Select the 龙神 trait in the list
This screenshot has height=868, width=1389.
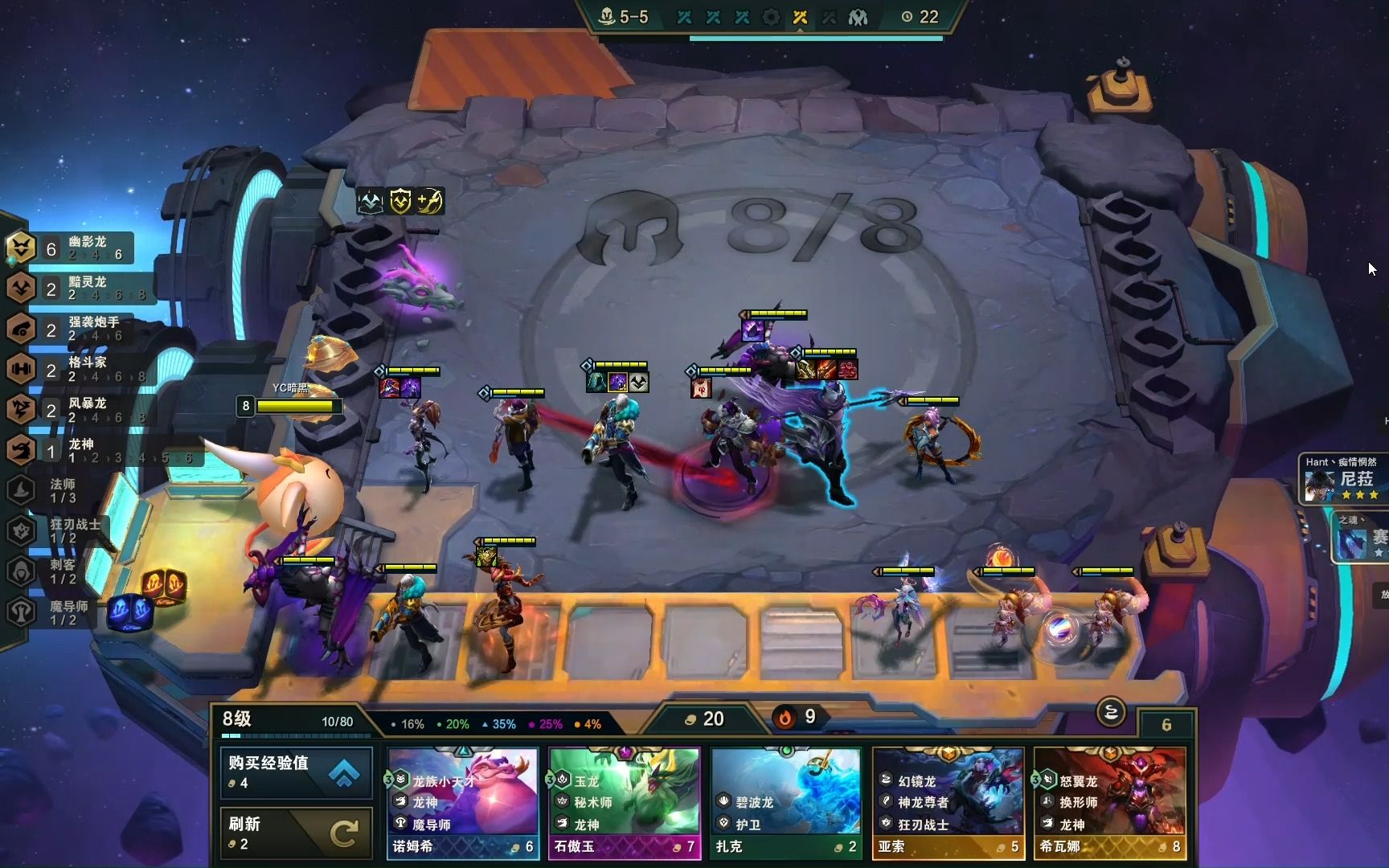click(71, 451)
